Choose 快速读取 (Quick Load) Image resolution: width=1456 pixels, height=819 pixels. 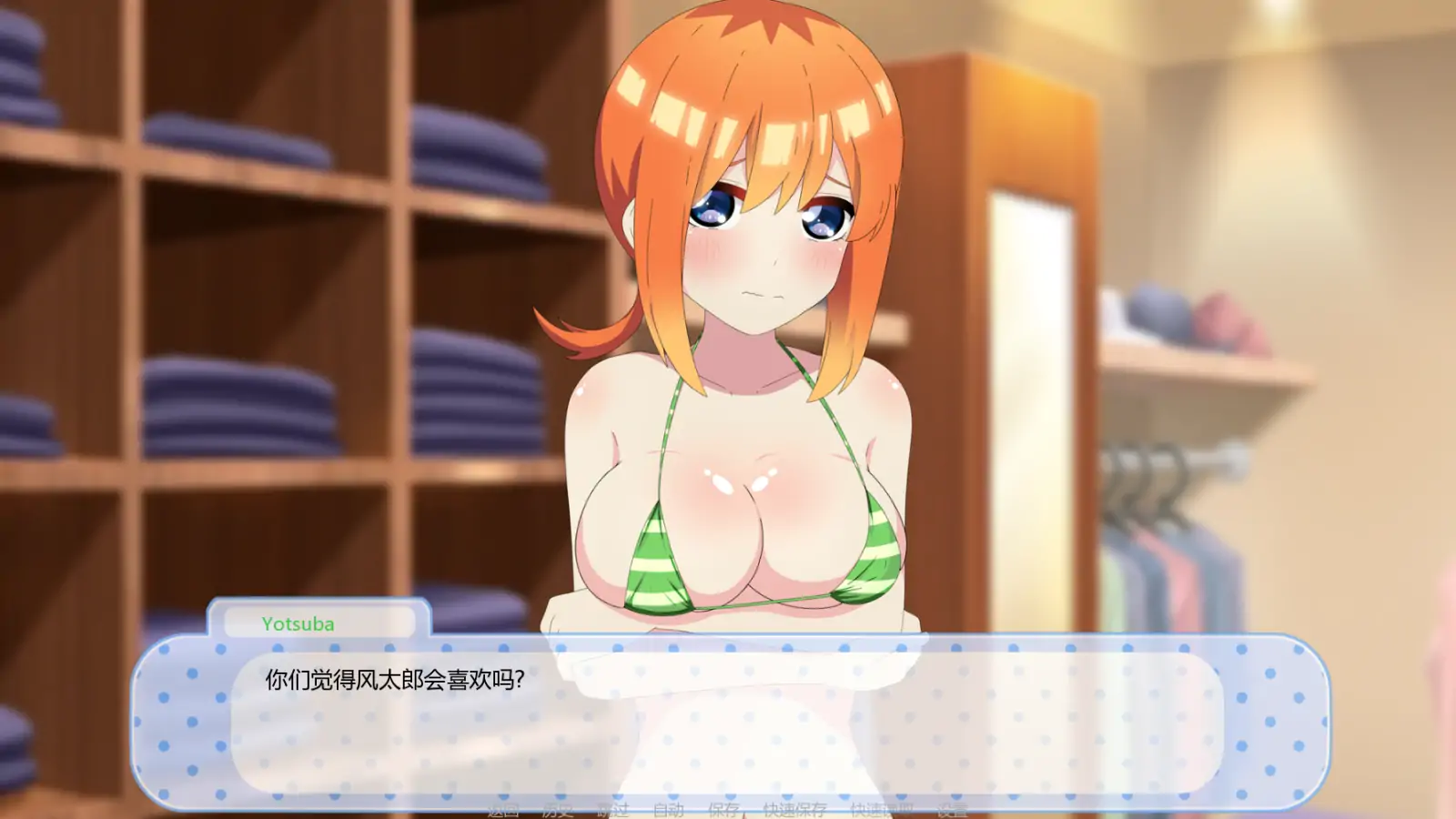[x=881, y=809]
